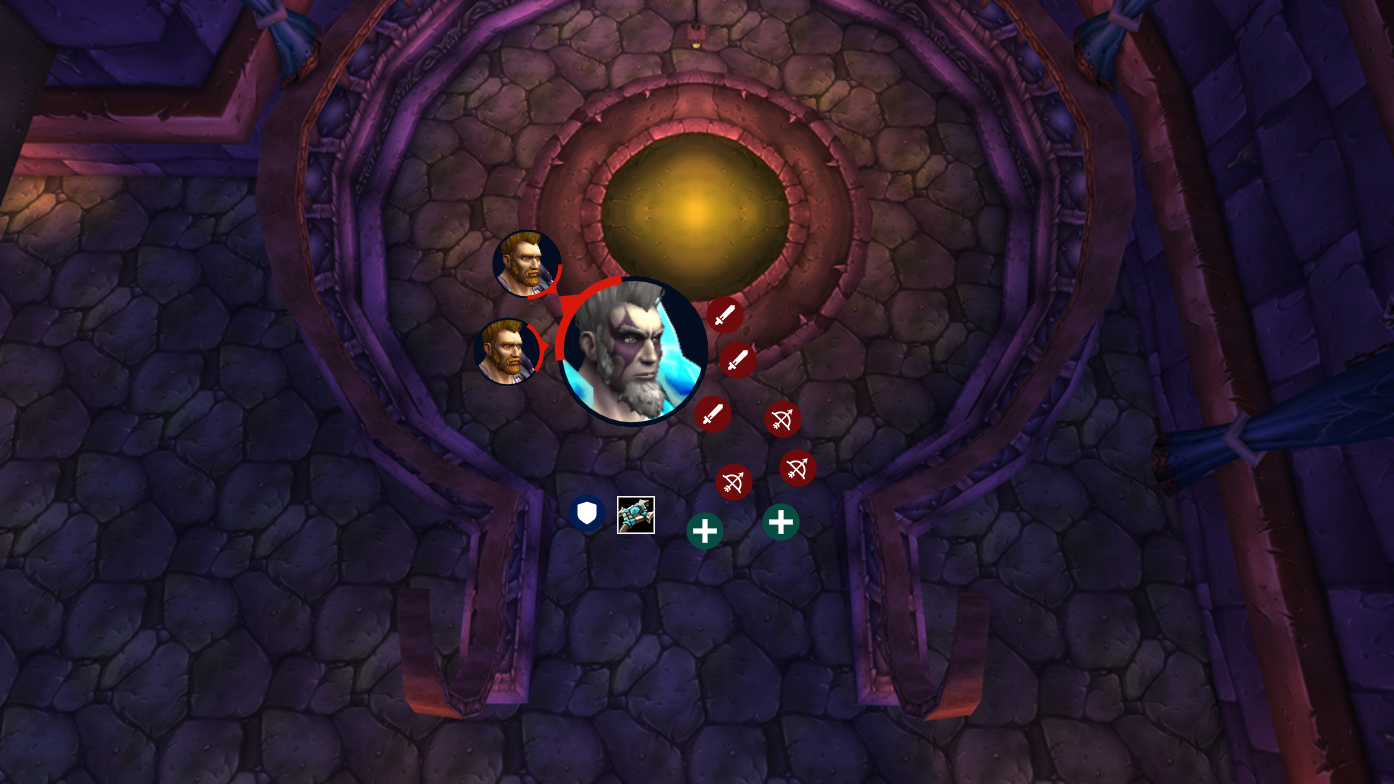Select the lower dwarf warrior portrait

506,349
